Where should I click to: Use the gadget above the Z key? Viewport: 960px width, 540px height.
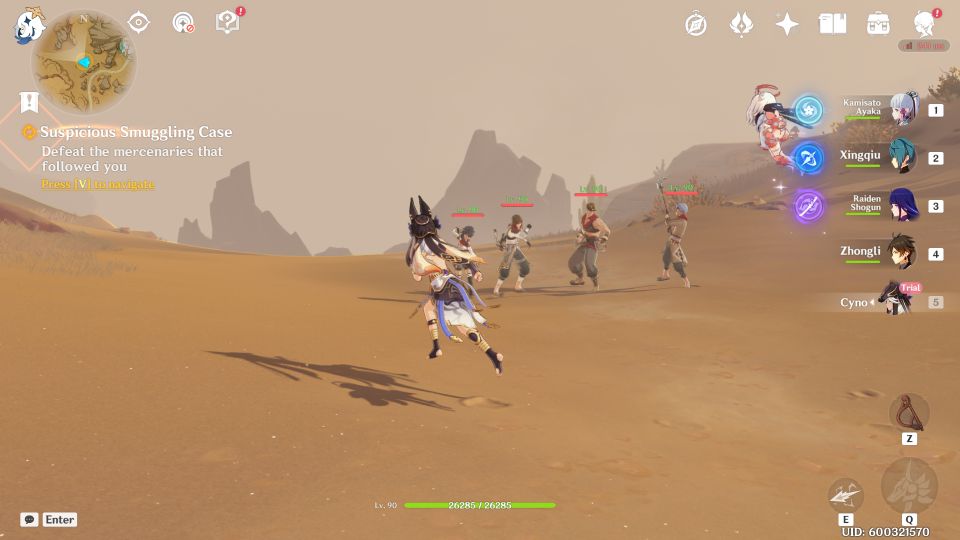point(909,412)
